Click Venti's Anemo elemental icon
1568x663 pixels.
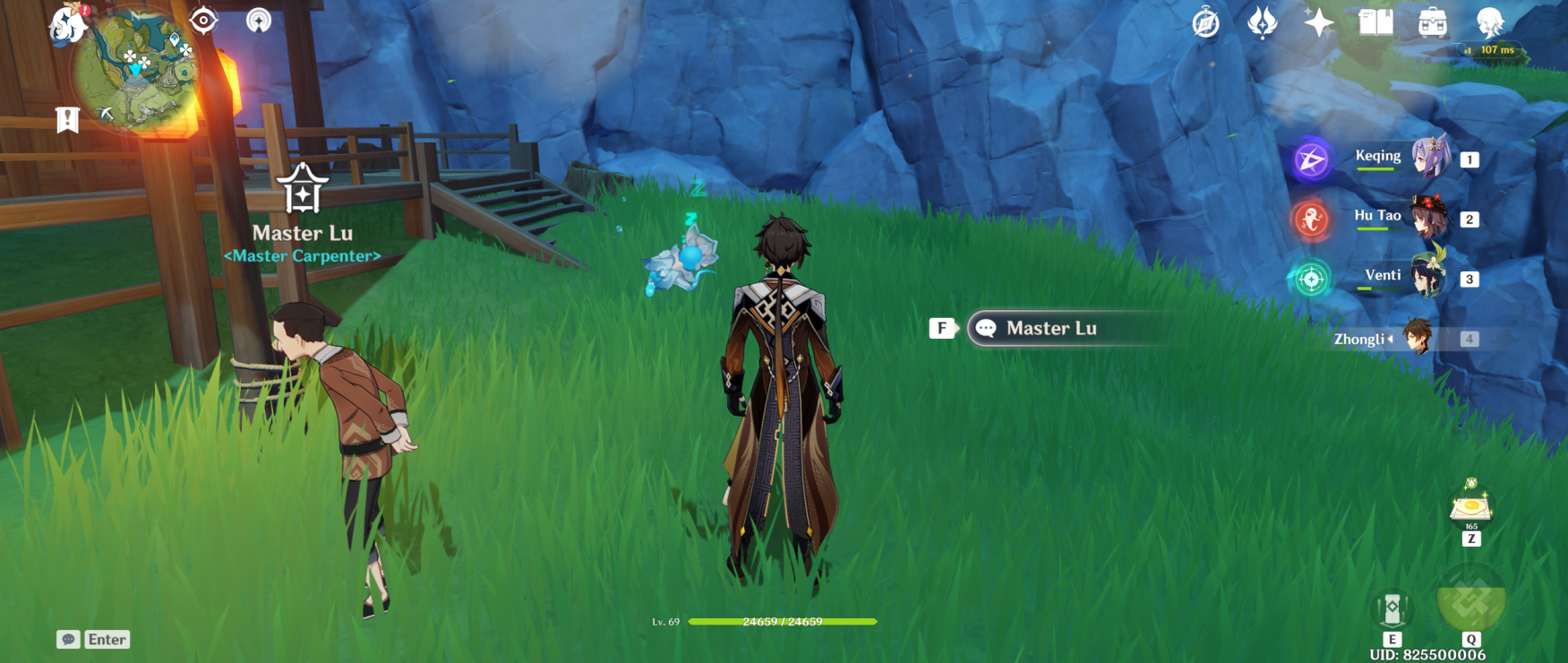pyautogui.click(x=1309, y=279)
